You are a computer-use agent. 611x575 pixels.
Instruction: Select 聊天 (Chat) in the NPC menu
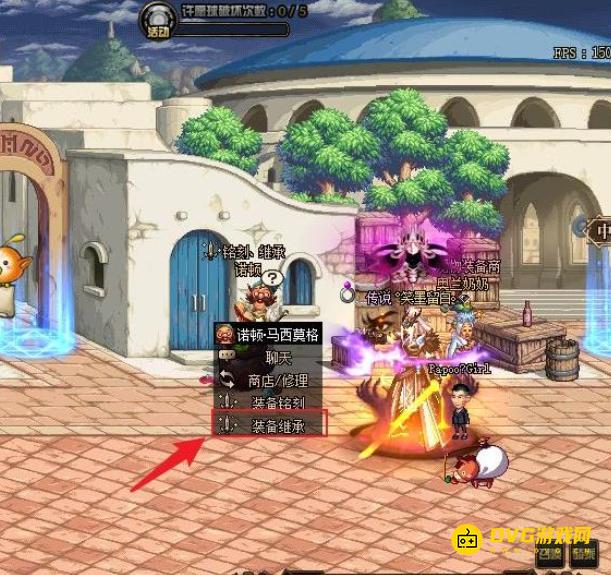(x=268, y=357)
